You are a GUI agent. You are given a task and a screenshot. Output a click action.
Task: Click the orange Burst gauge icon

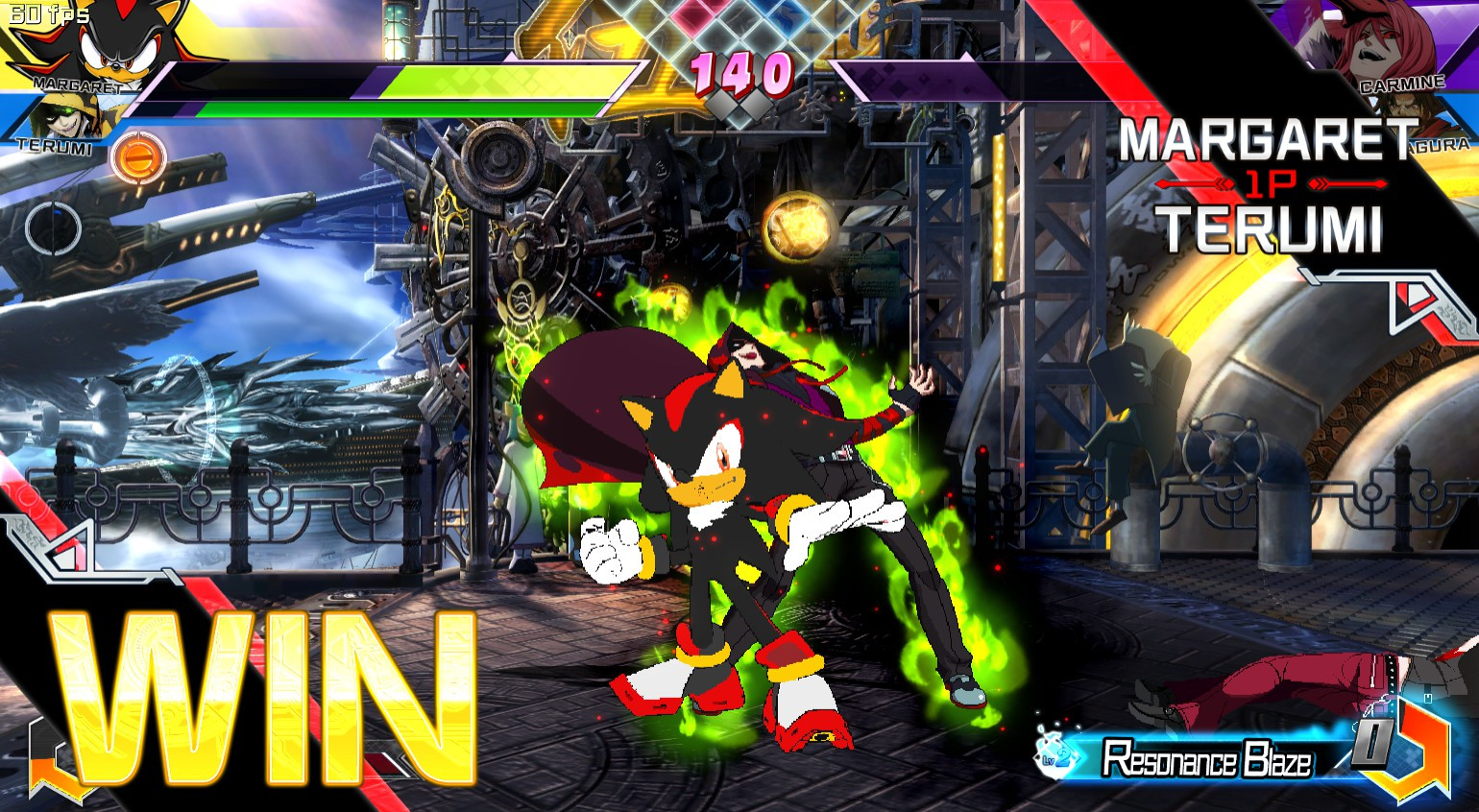point(136,156)
